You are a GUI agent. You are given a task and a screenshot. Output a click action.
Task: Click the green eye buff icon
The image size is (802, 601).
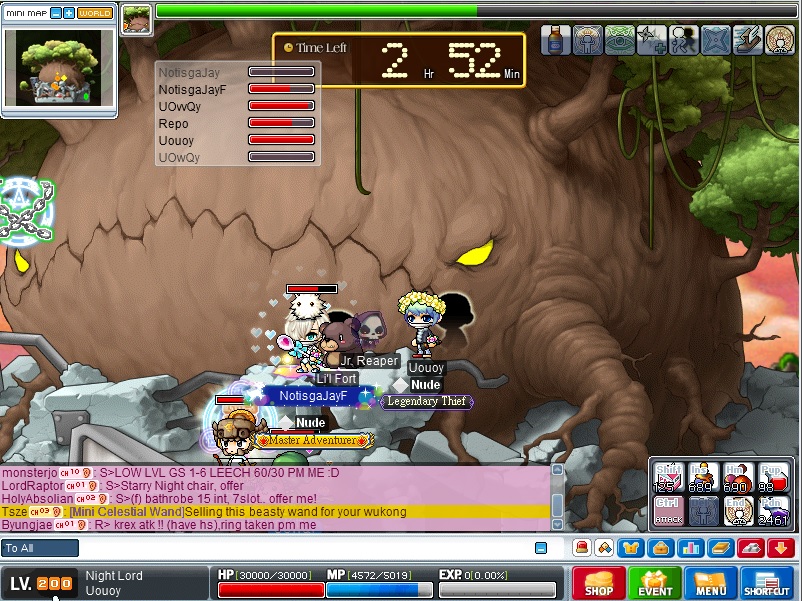[x=620, y=40]
